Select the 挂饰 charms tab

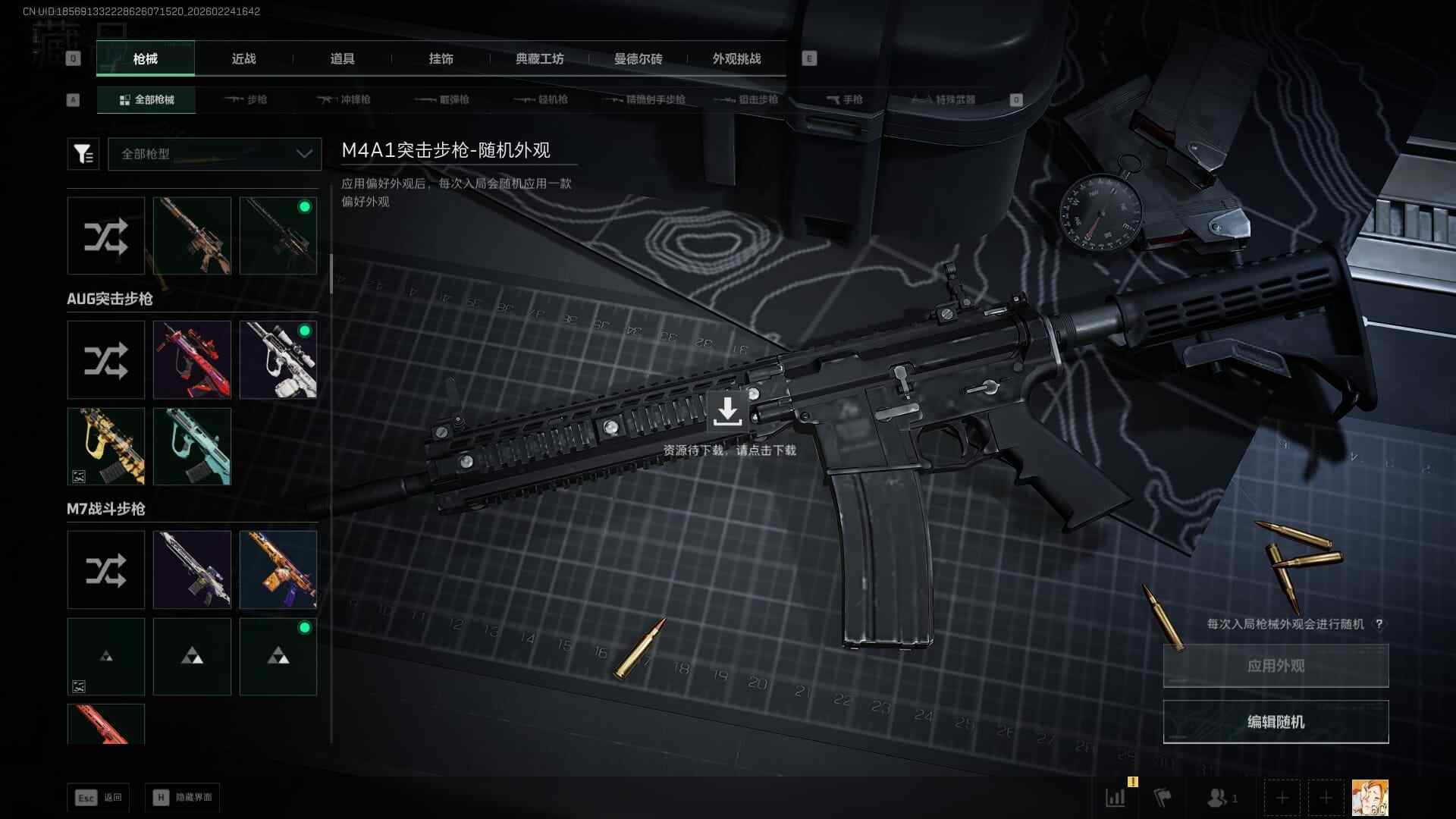[x=441, y=58]
